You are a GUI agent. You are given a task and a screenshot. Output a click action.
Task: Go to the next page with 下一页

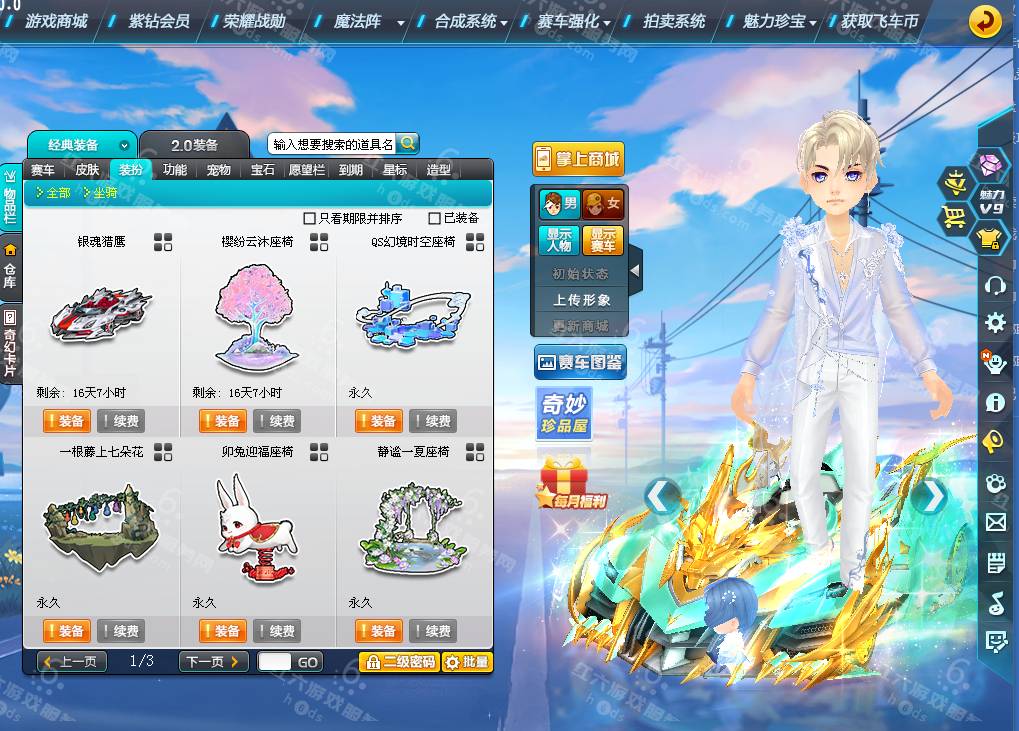(x=213, y=662)
